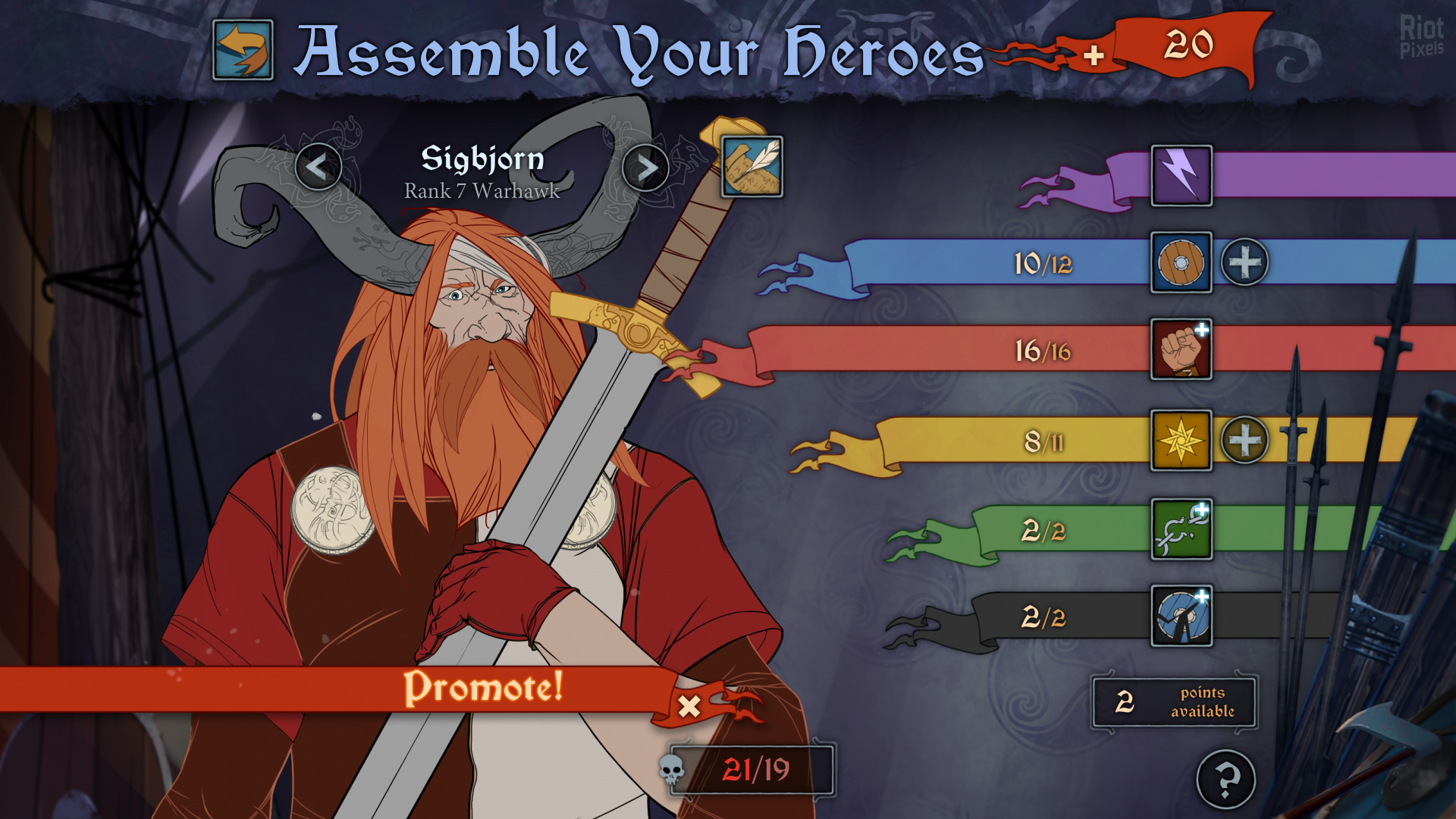The image size is (1456, 819).
Task: Select the yellow star willpower icon
Action: click(1181, 441)
